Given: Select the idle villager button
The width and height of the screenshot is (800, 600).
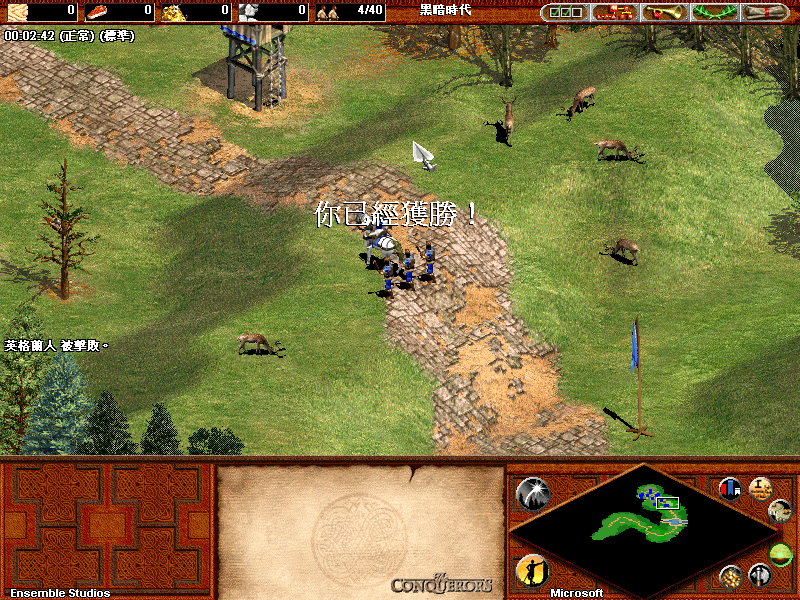Looking at the screenshot, I should click(532, 571).
